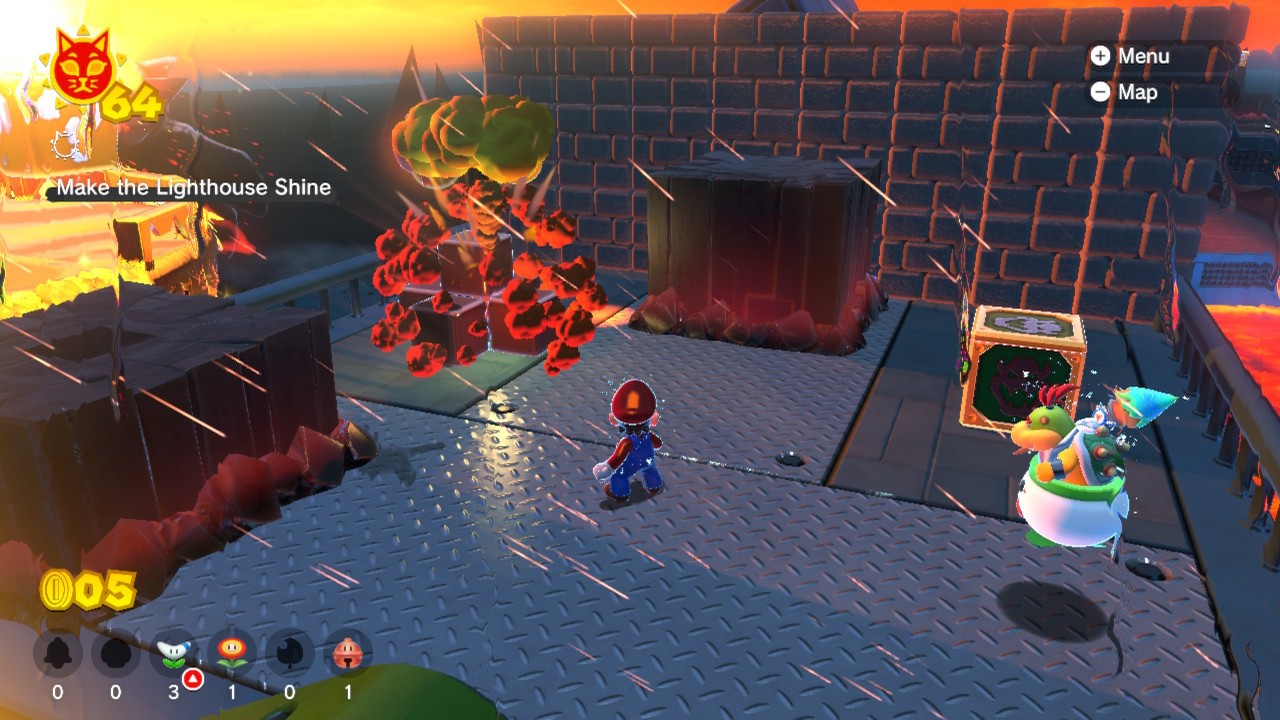
Task: Choose the Super Mushroom silhouette slot
Action: point(116,654)
